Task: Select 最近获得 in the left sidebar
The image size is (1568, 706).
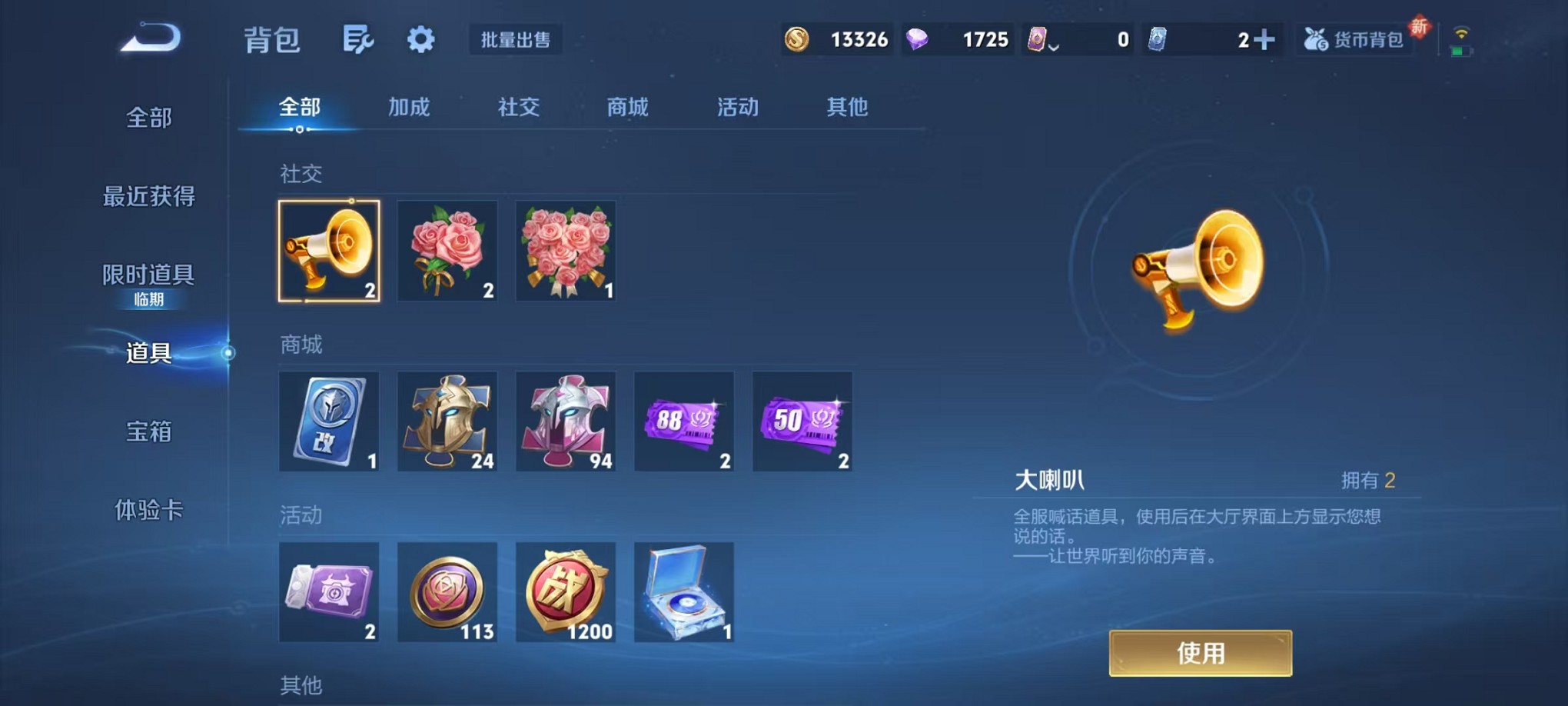Action: coord(148,197)
